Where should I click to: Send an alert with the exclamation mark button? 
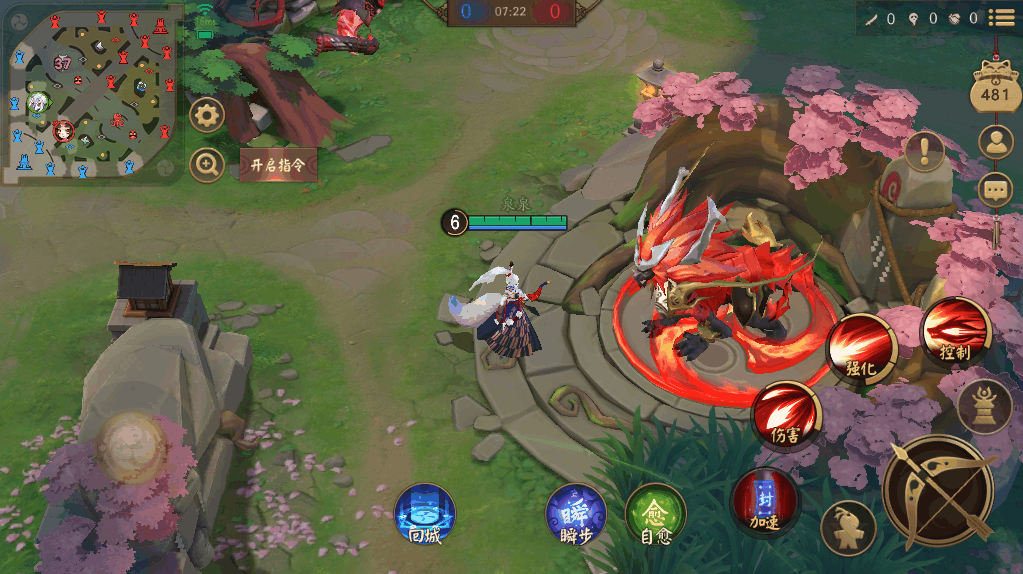(925, 151)
